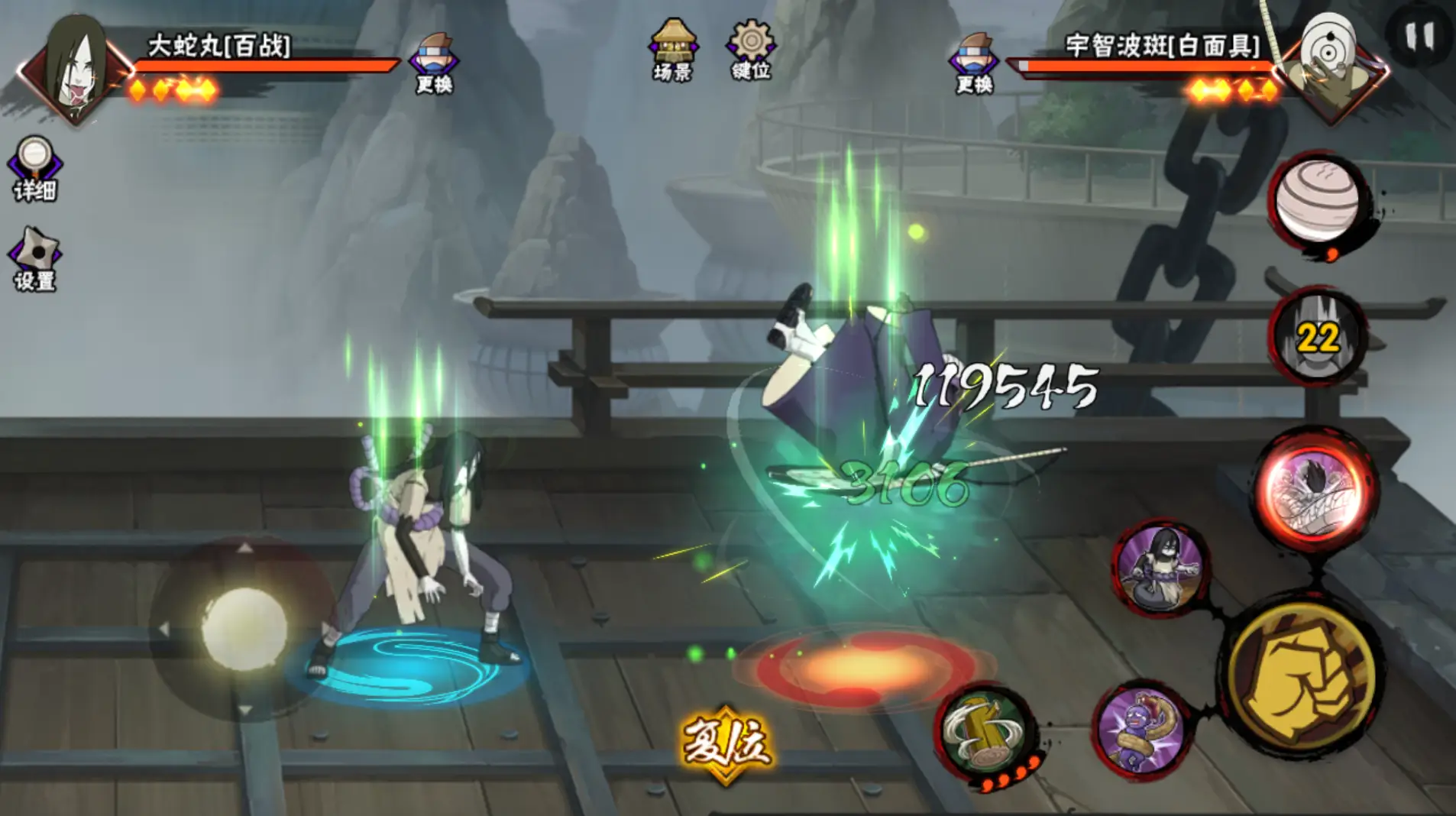
Task: Open the 详细 details panel
Action: pyautogui.click(x=34, y=168)
